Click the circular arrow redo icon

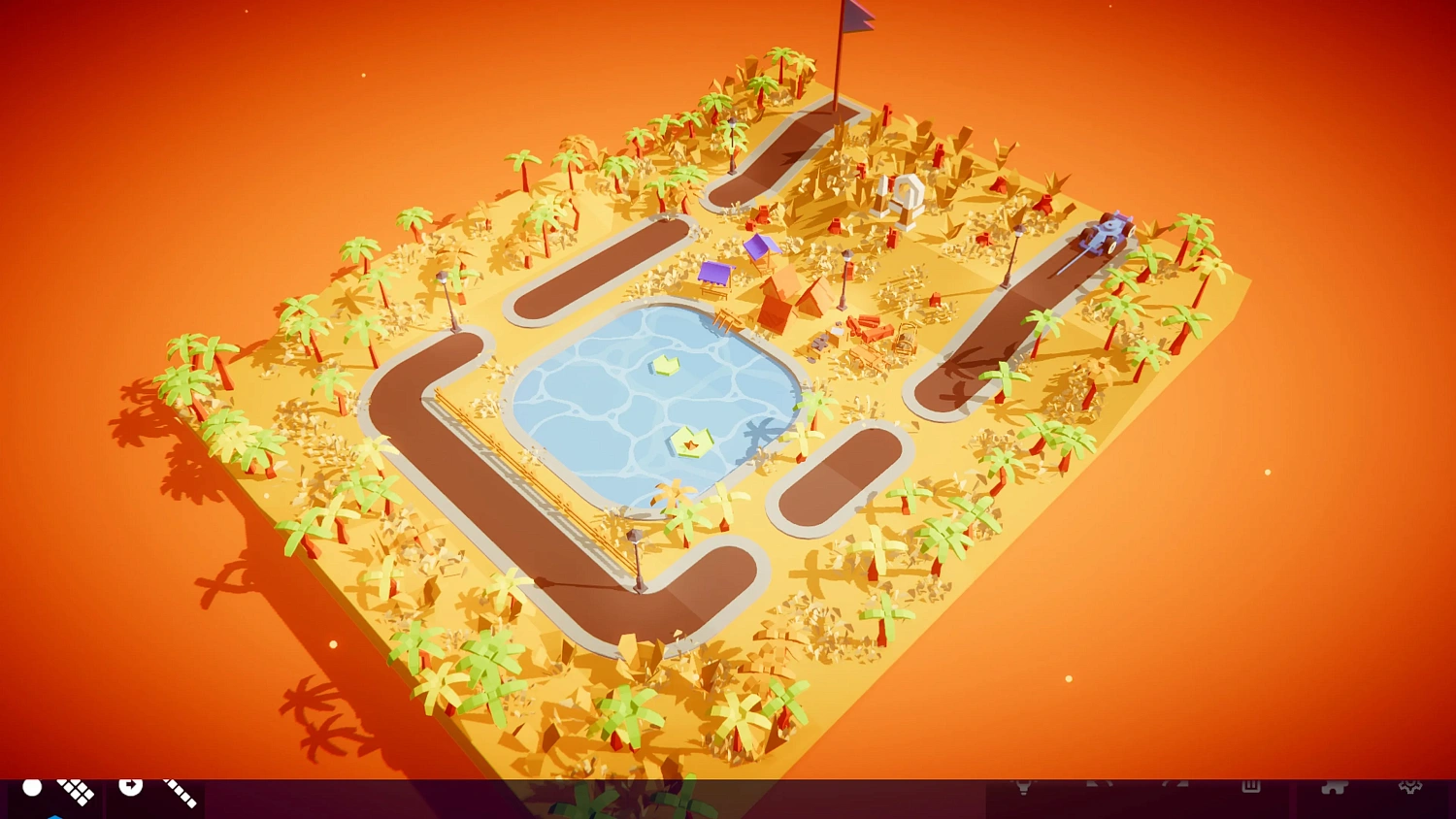pyautogui.click(x=130, y=786)
